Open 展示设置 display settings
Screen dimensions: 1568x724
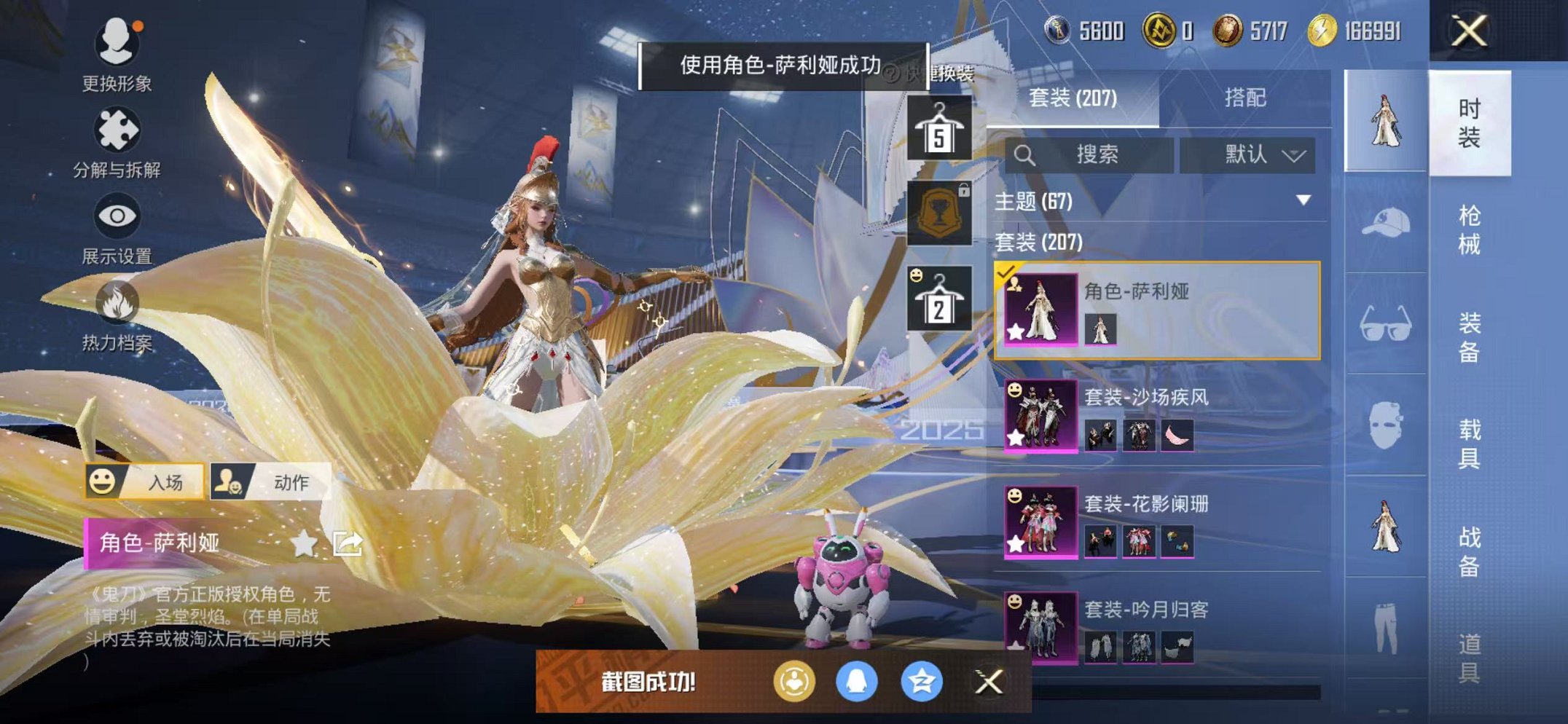(119, 216)
